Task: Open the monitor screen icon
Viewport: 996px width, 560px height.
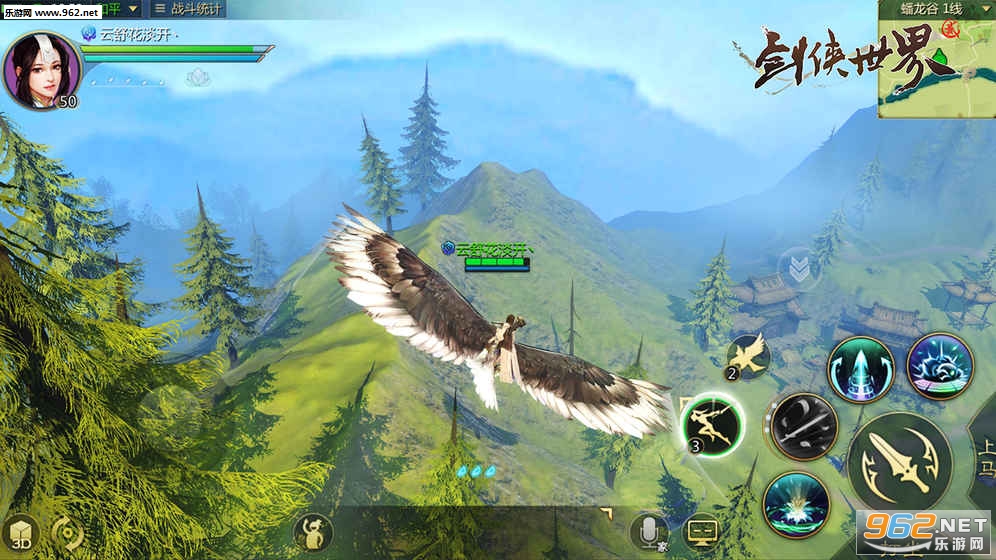Action: point(702,531)
